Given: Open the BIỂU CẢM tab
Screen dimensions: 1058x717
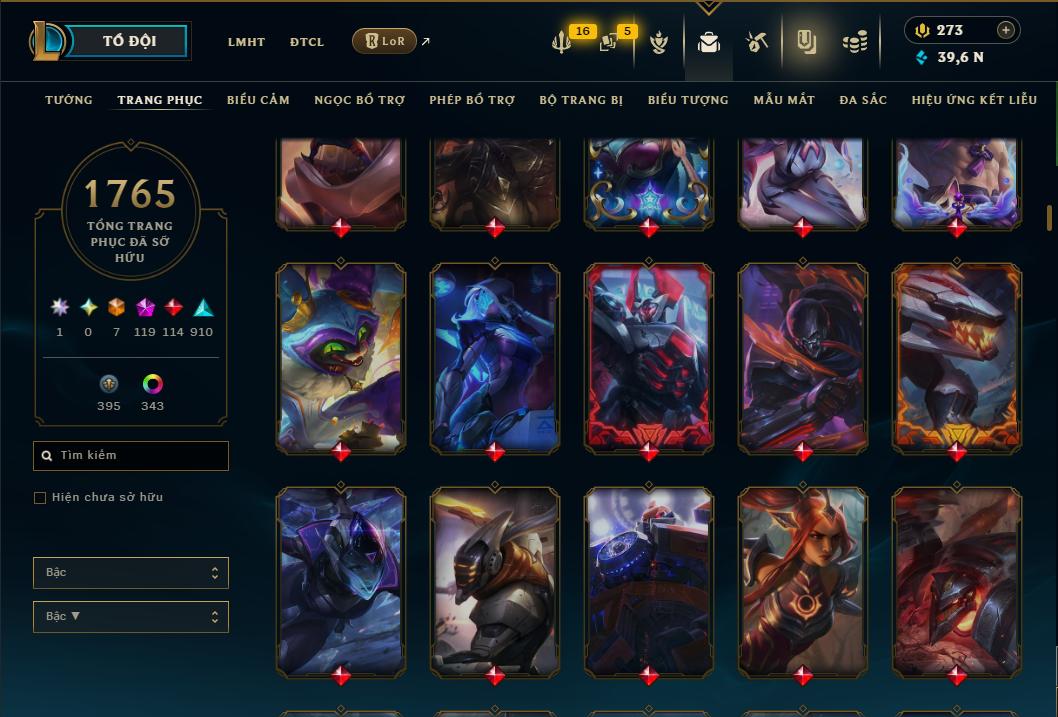Looking at the screenshot, I should click(258, 100).
